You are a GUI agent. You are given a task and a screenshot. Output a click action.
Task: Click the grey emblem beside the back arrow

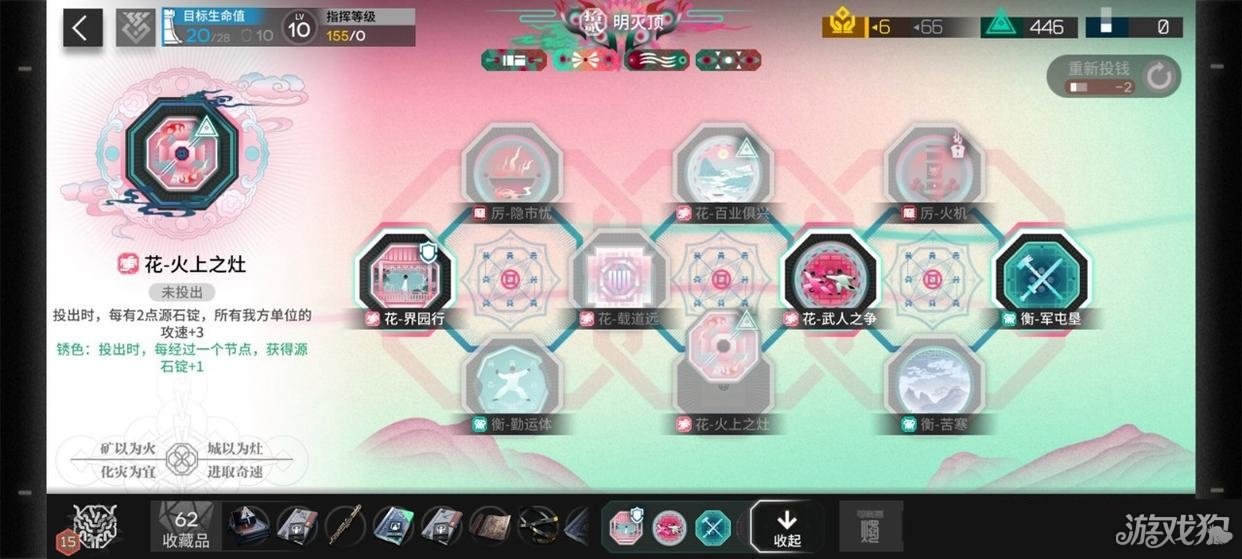pyautogui.click(x=134, y=27)
